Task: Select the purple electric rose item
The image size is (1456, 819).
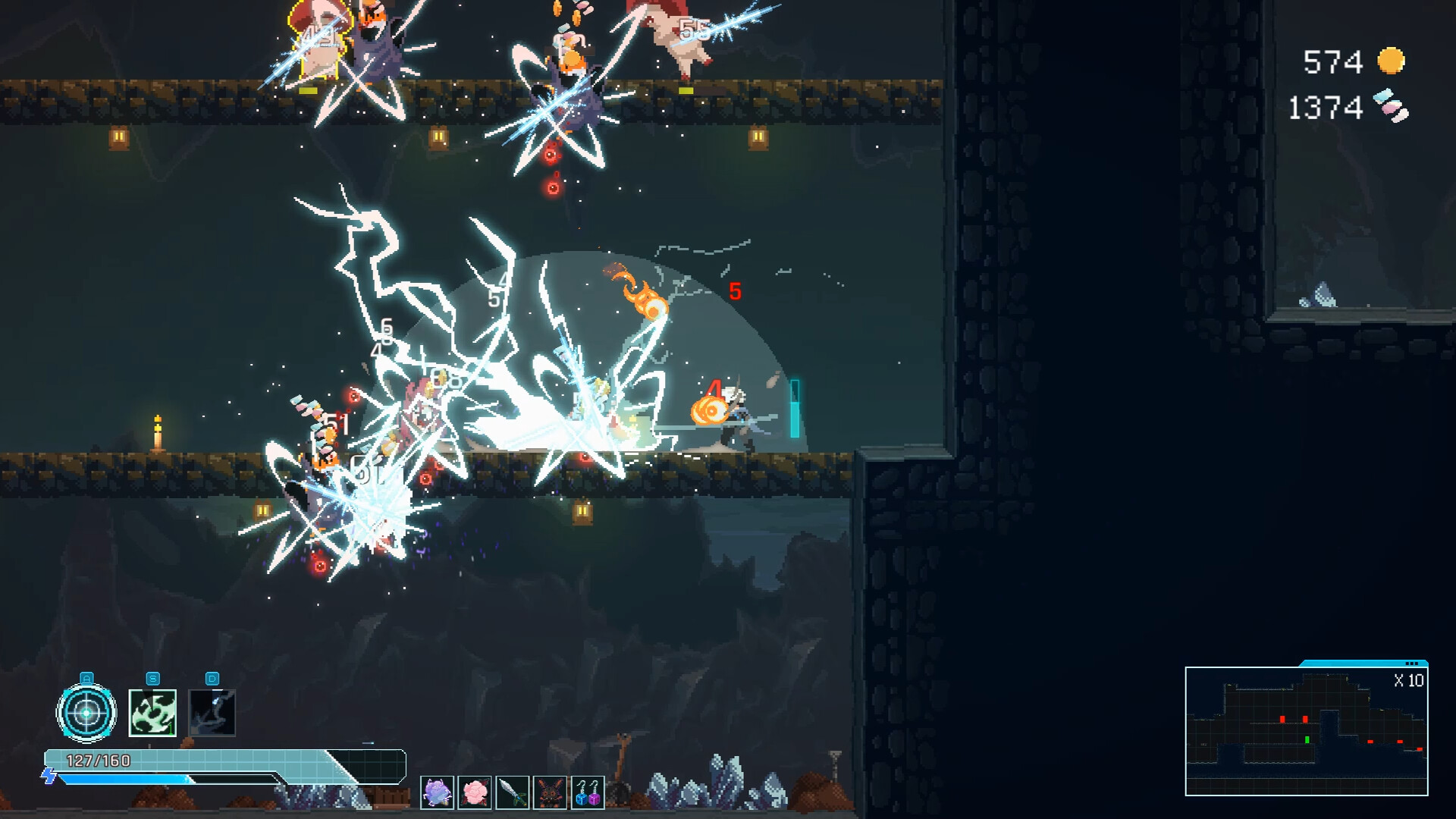Action: click(x=437, y=792)
